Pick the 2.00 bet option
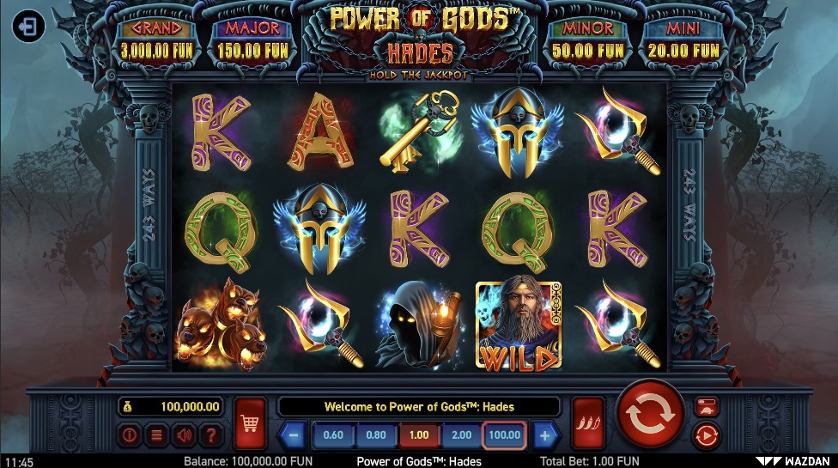Viewport: 838px width, 468px height. (x=462, y=435)
